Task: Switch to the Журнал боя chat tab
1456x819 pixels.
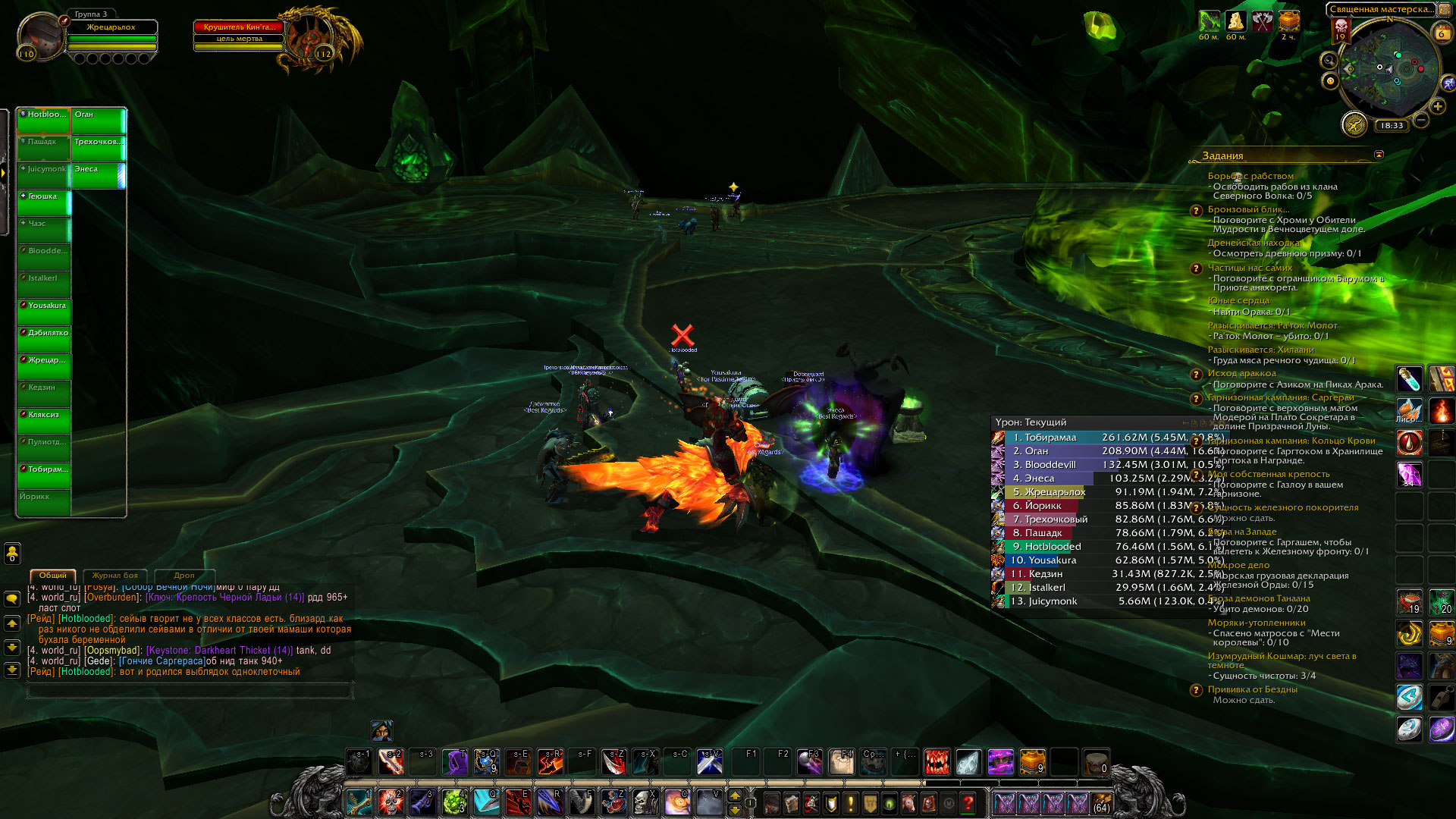Action: click(x=115, y=576)
